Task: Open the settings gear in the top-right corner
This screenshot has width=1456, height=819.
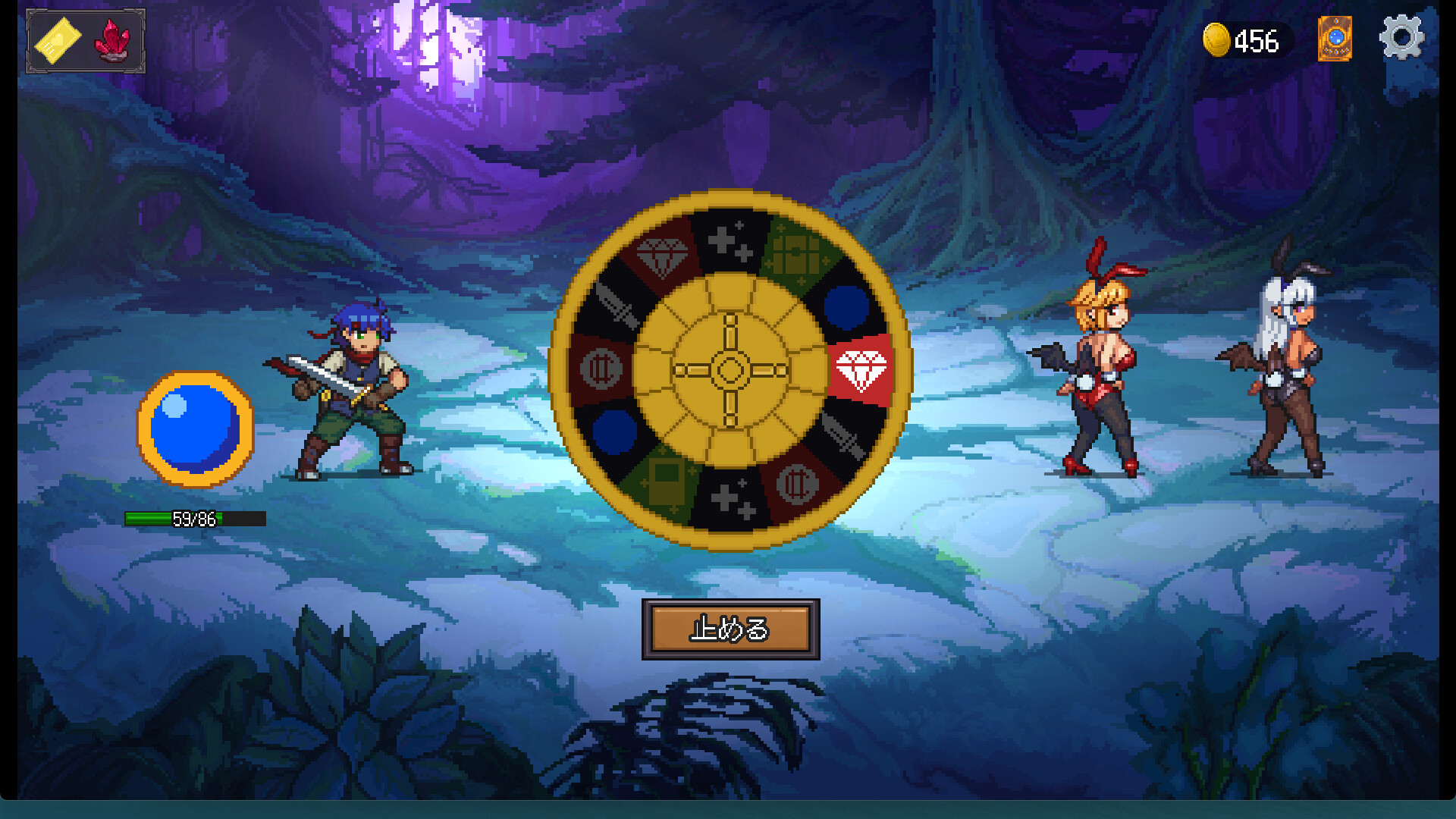Action: click(x=1402, y=36)
